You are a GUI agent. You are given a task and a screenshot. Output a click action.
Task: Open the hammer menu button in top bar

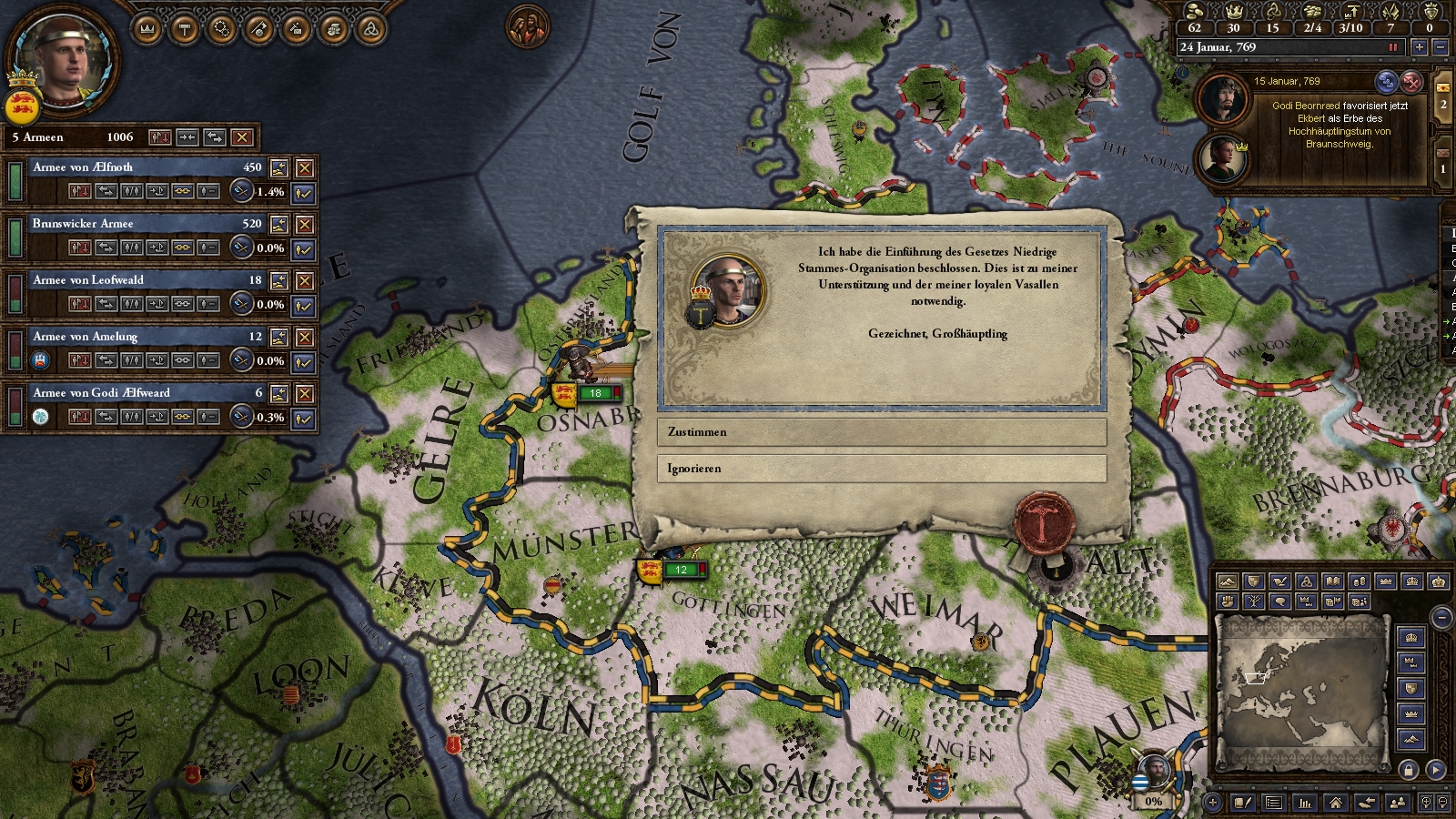pyautogui.click(x=185, y=30)
